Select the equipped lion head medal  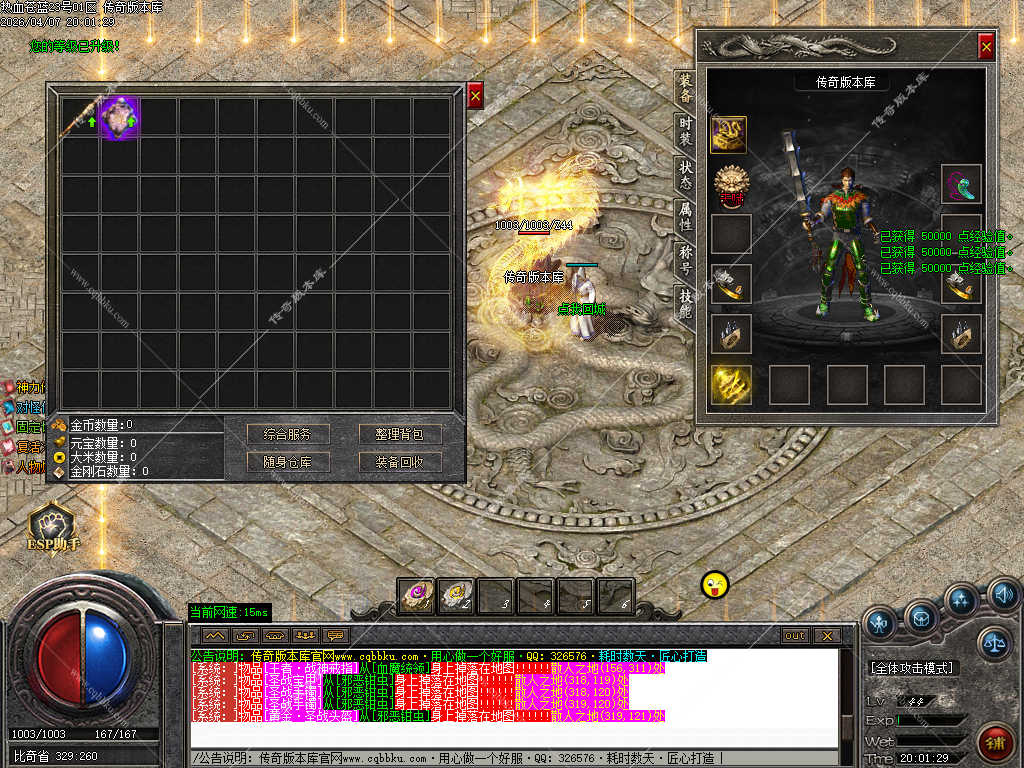point(731,184)
